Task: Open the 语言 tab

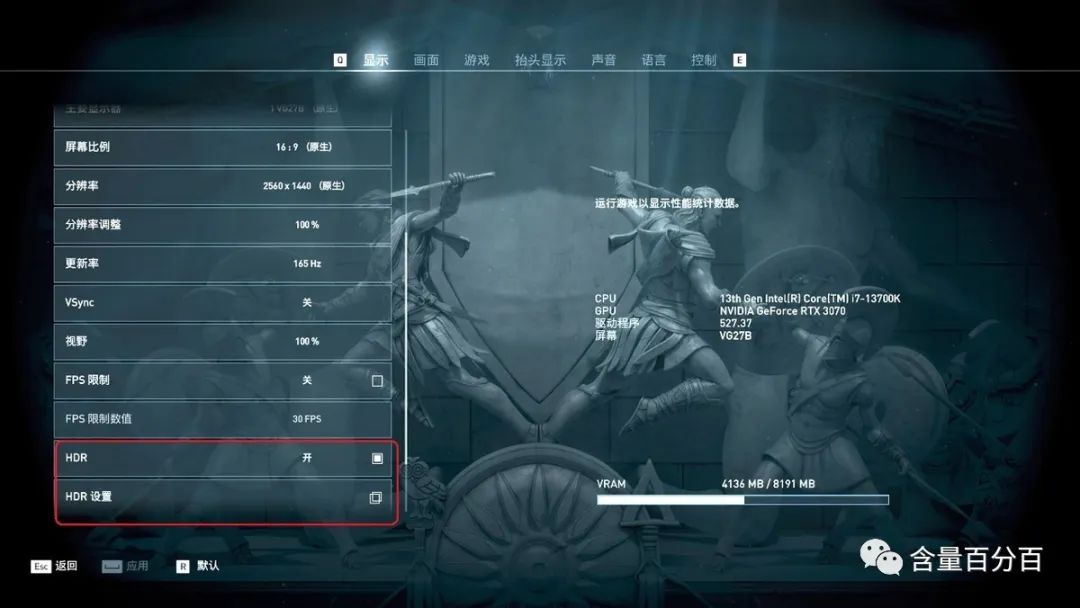Action: click(654, 60)
